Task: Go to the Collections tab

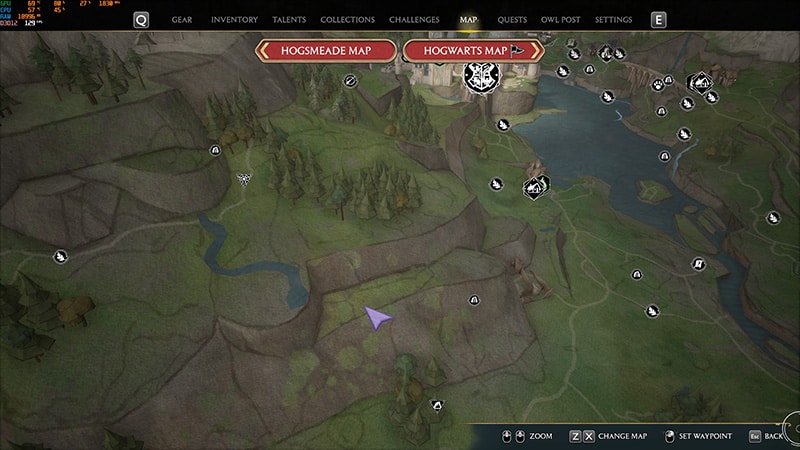Action: point(348,20)
